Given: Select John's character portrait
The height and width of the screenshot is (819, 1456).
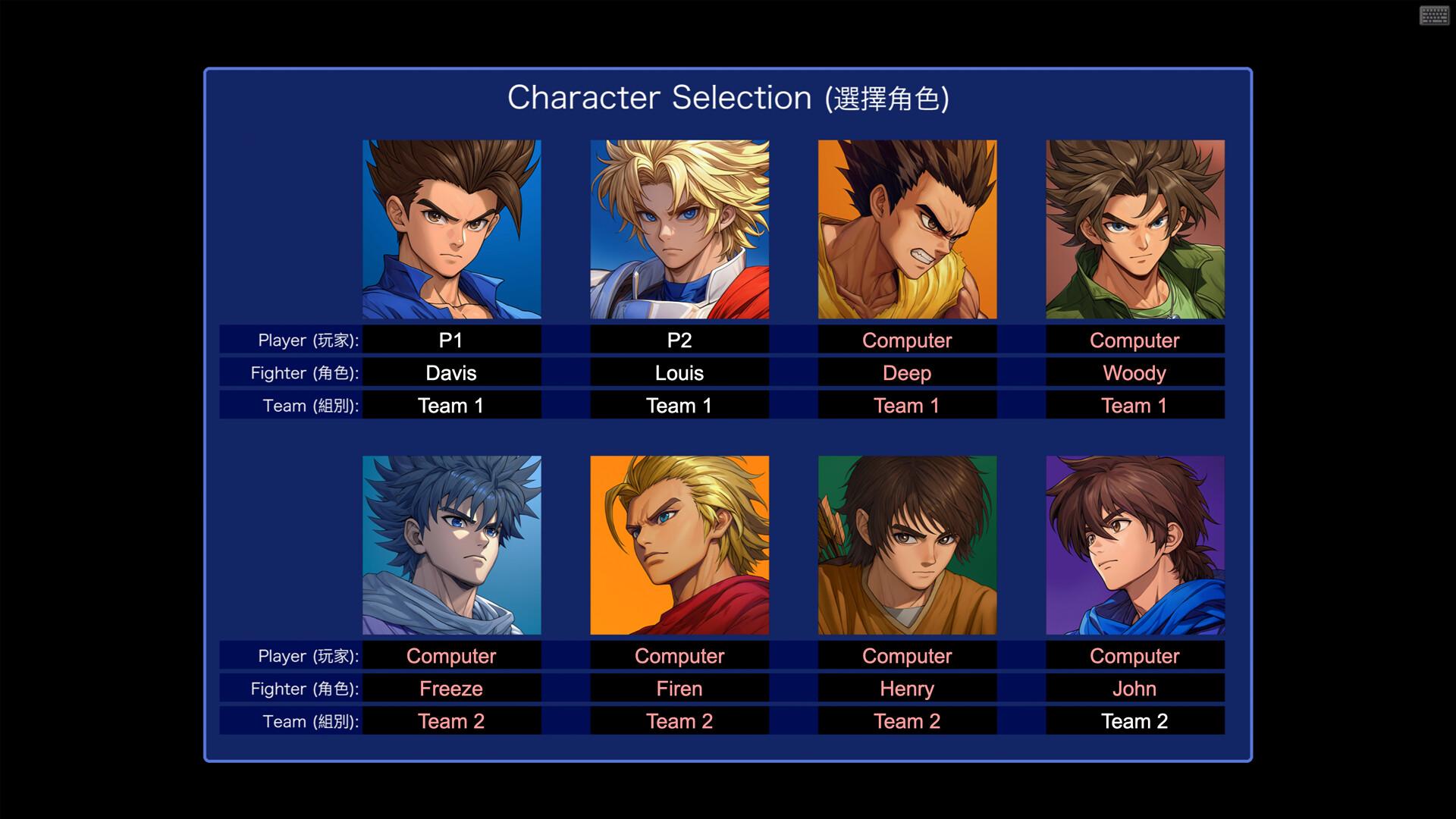Looking at the screenshot, I should coord(1134,544).
